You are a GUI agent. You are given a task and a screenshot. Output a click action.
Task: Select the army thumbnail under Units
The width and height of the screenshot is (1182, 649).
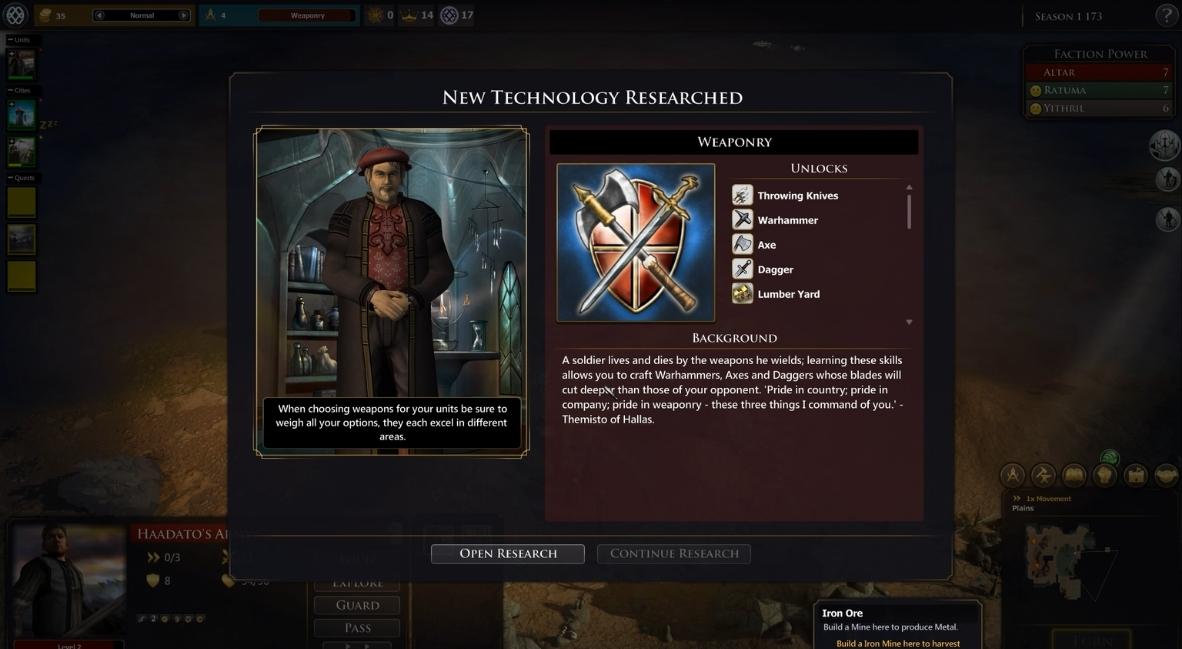tap(22, 63)
